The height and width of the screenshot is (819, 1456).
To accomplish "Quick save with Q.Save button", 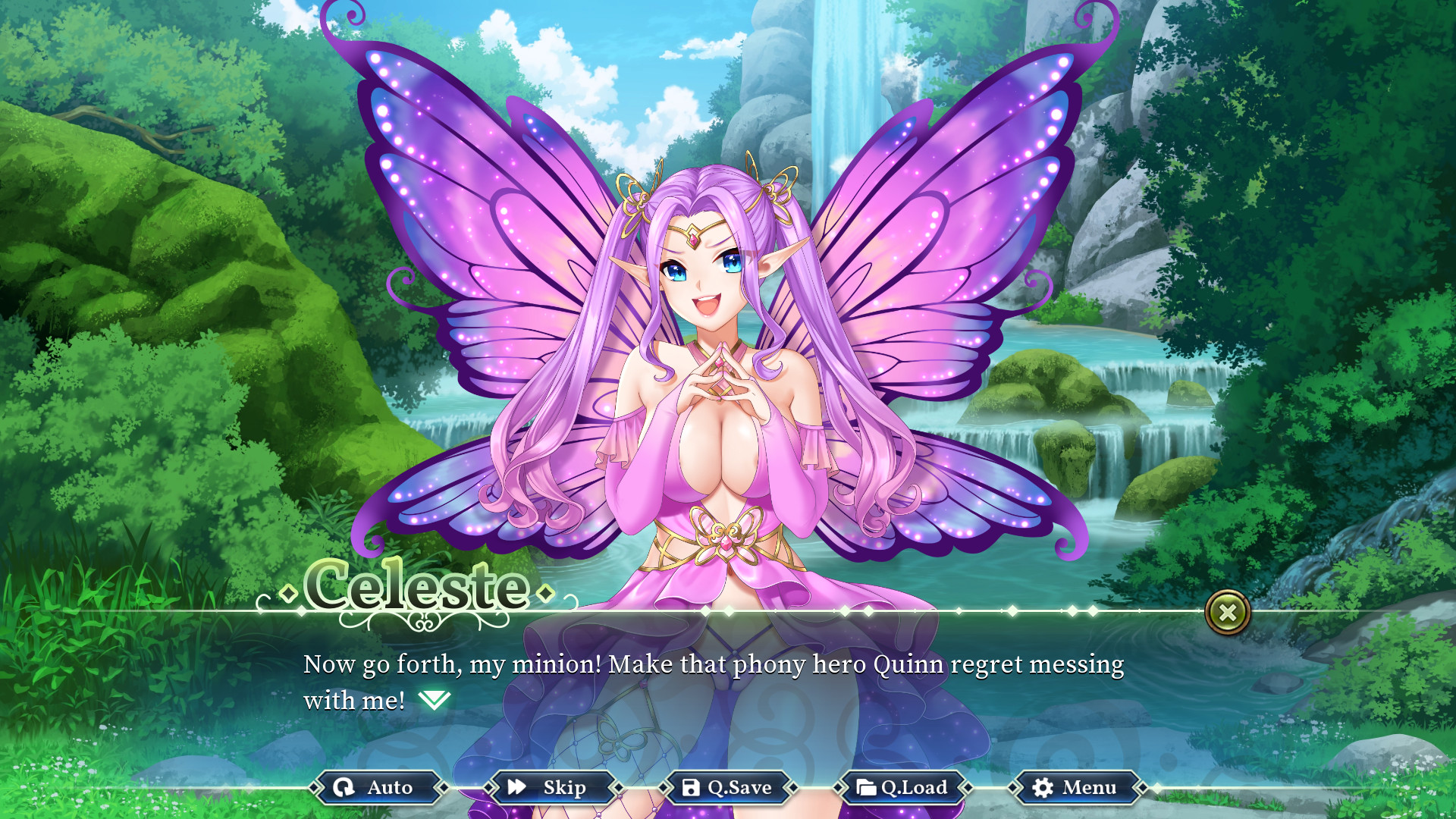I will click(726, 788).
